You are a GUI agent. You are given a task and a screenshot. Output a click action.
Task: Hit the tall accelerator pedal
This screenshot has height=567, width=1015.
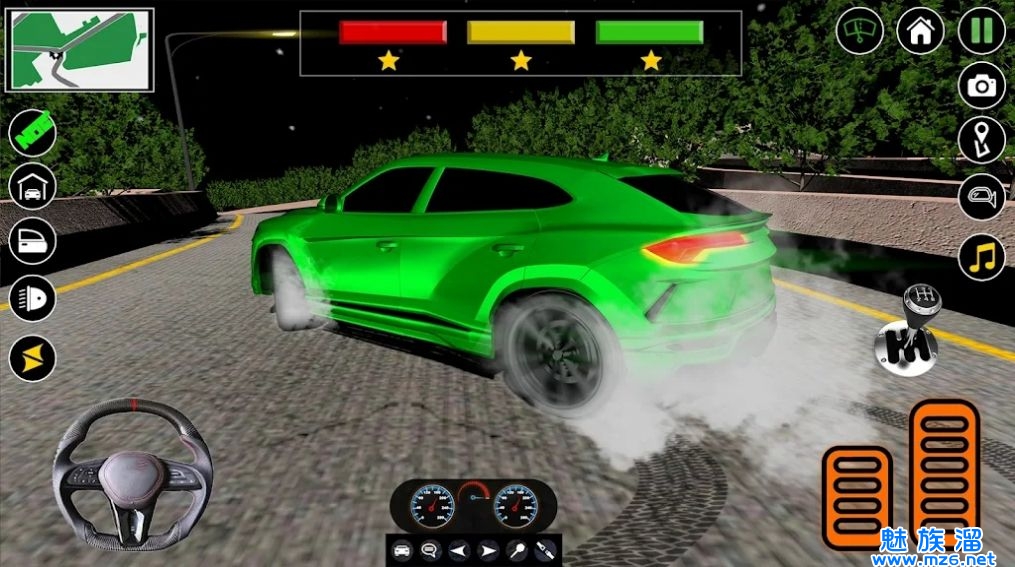(x=944, y=469)
